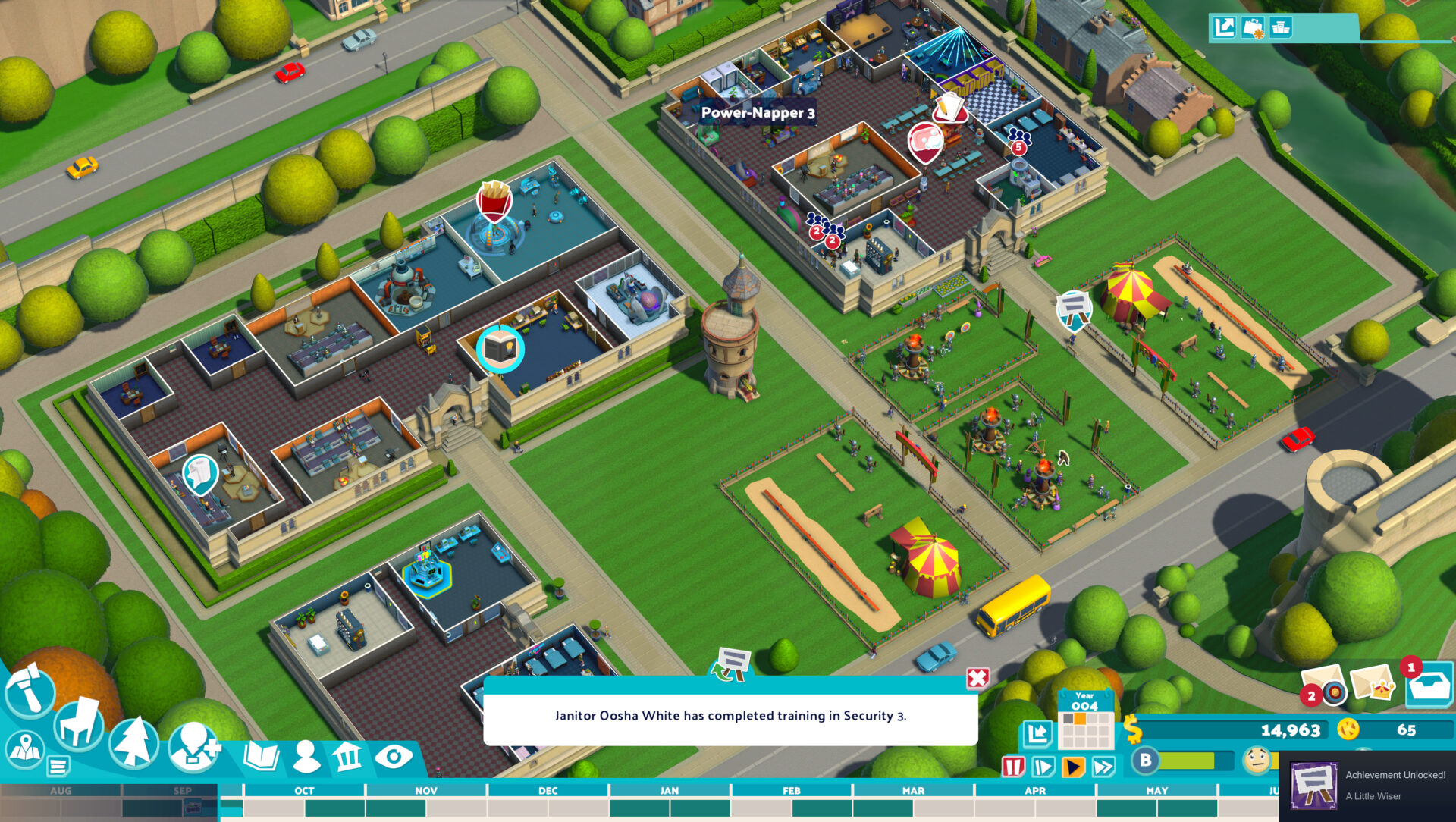Open finances with the graph icon
Screen dimensions: 1456x822
pyautogui.click(x=1038, y=733)
